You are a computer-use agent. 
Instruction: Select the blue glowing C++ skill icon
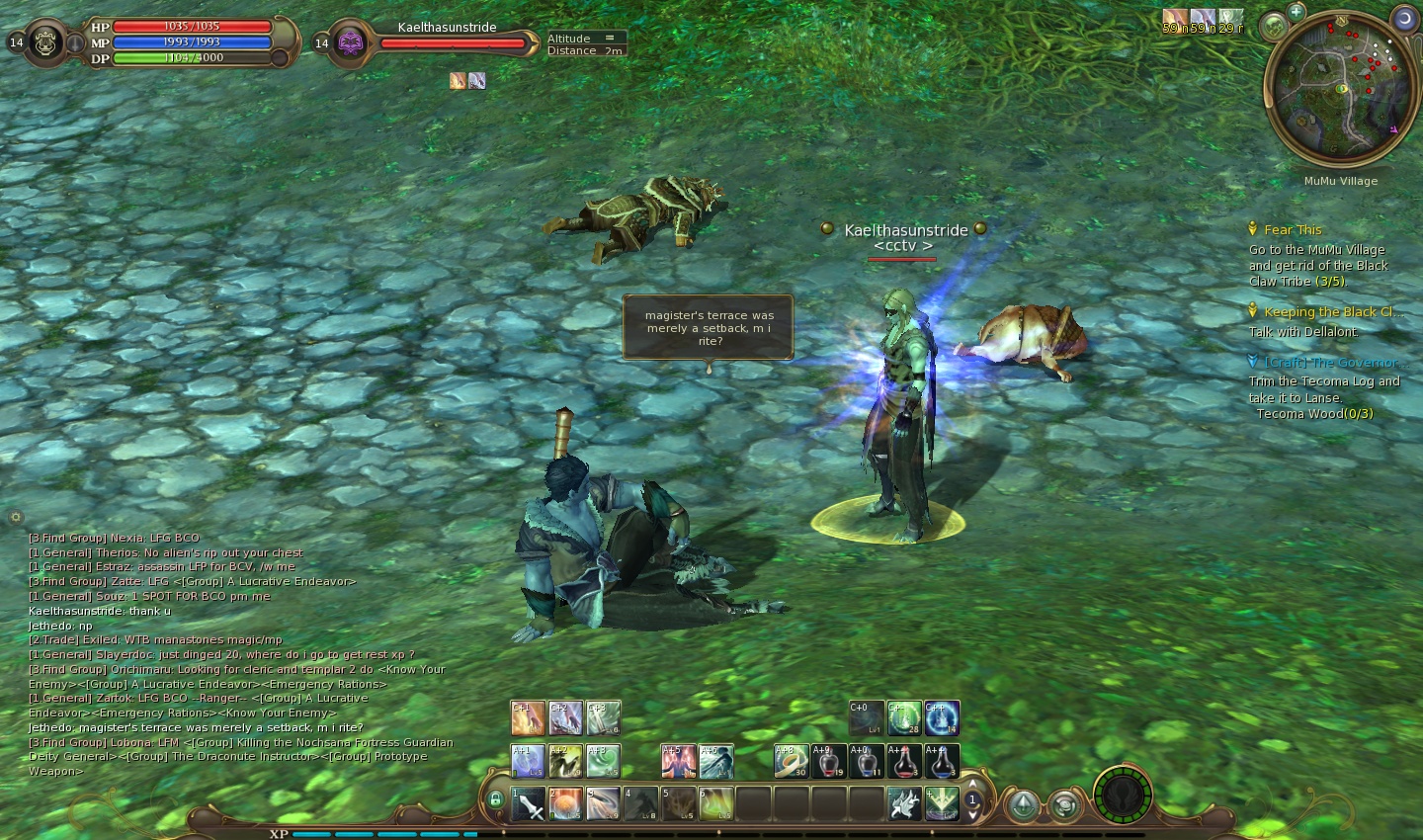click(942, 718)
